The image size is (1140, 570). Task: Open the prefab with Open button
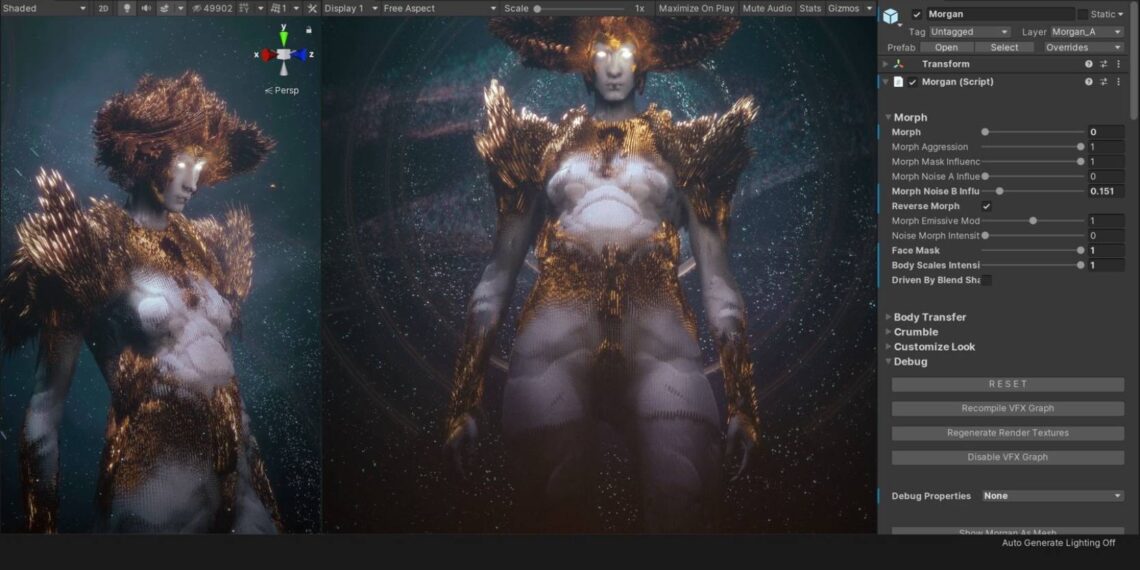(x=946, y=47)
